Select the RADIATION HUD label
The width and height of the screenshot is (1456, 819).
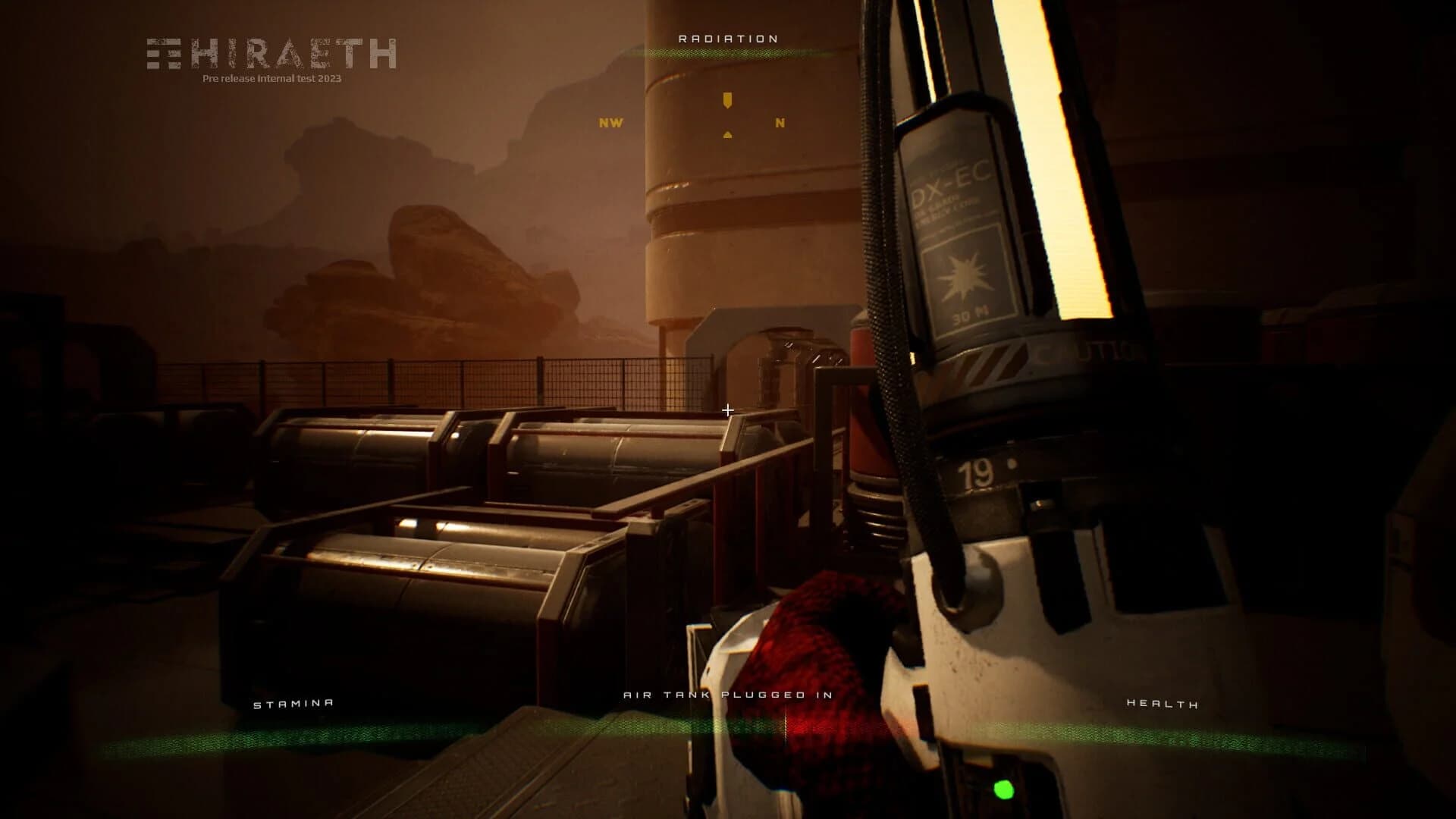(727, 36)
